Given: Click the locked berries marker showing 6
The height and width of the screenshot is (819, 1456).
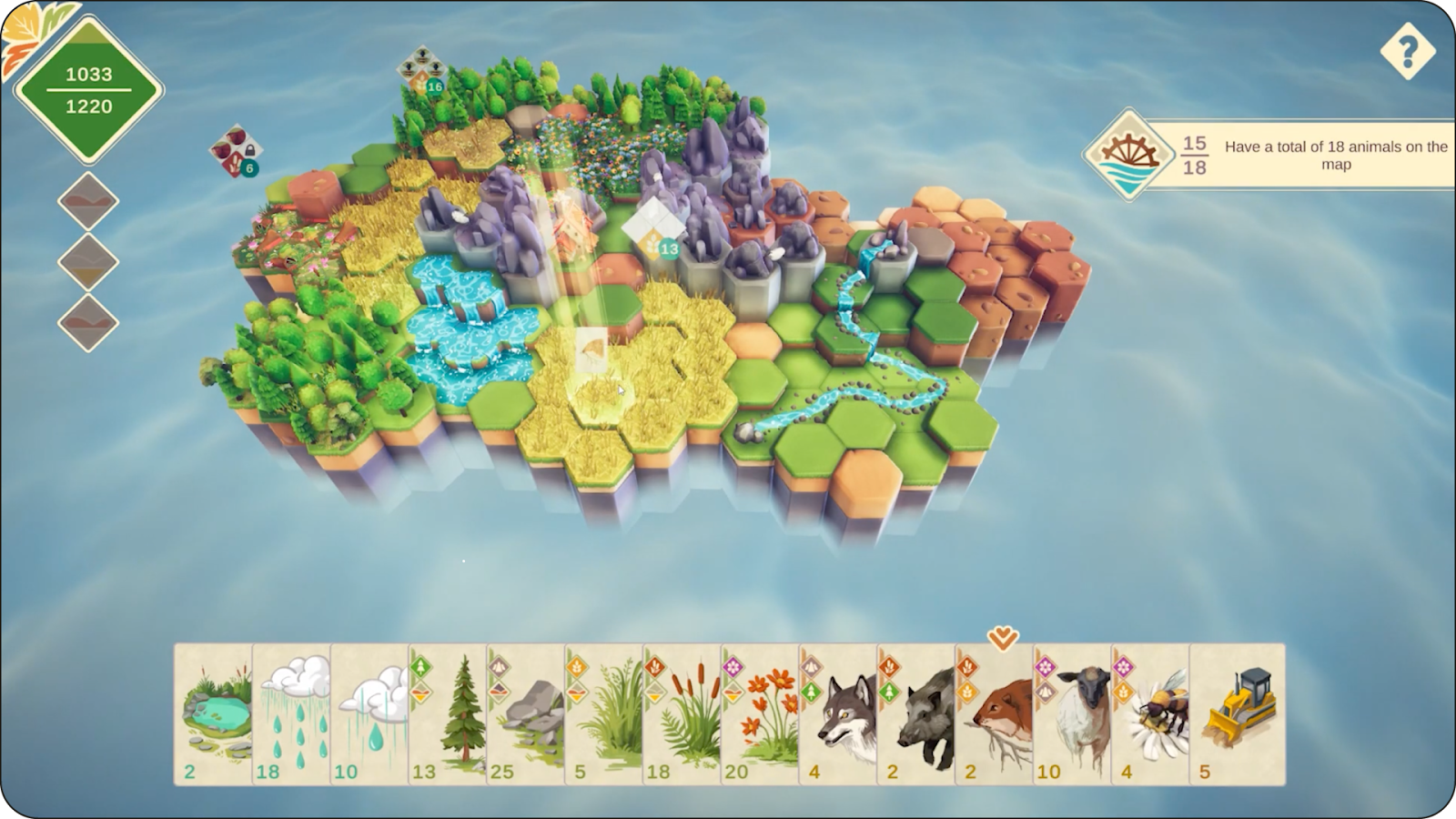Looking at the screenshot, I should 236,151.
